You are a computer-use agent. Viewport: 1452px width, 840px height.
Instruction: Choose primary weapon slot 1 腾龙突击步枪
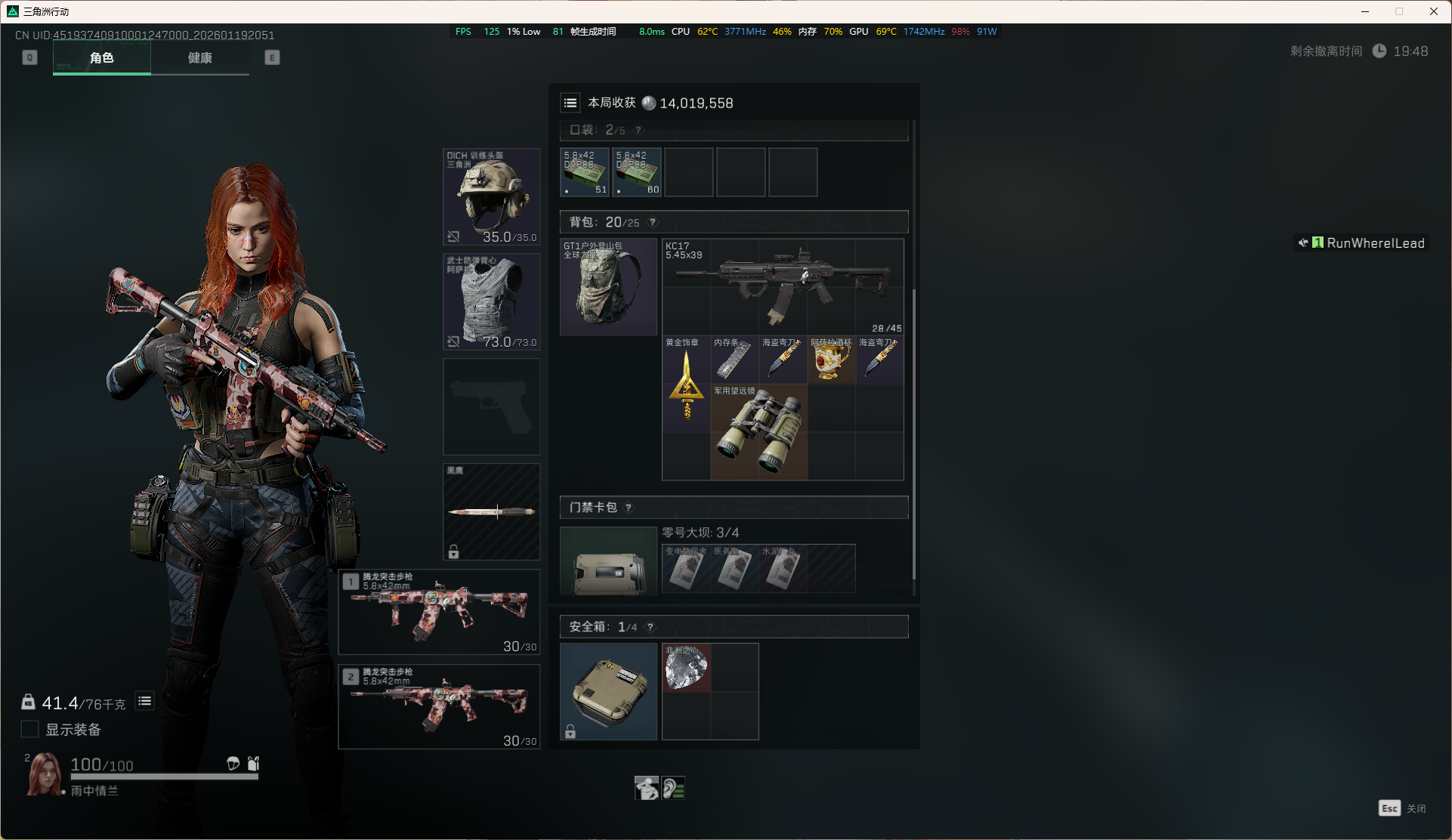pyautogui.click(x=439, y=612)
